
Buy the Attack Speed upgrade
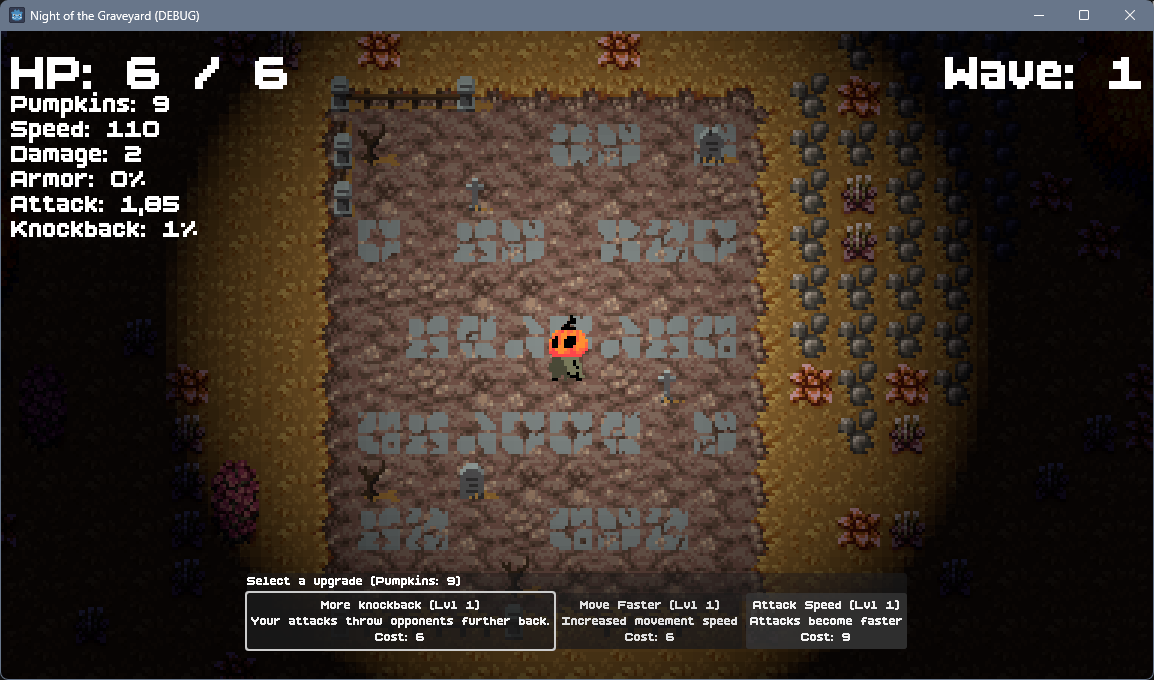tap(826, 621)
